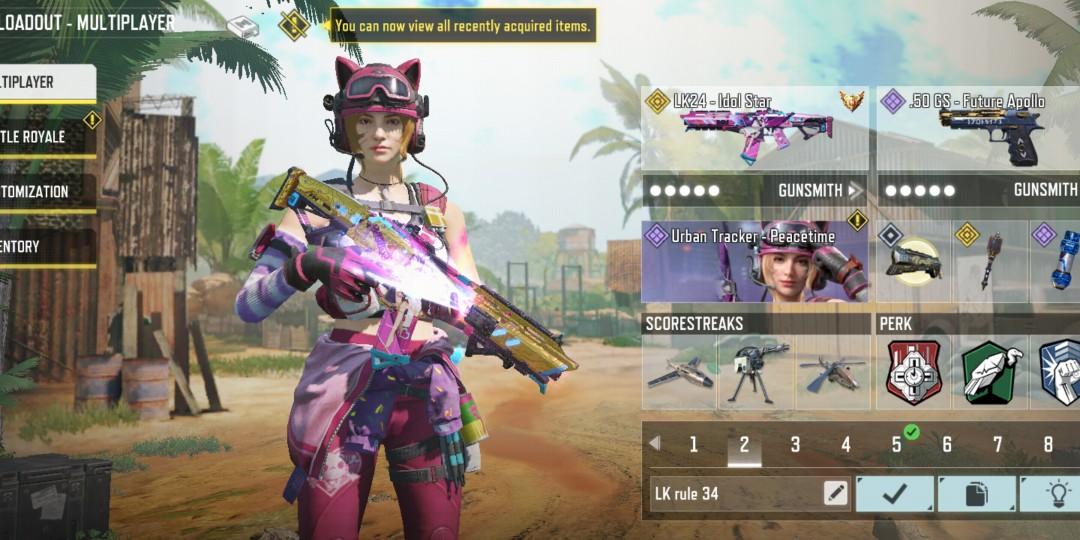Open the operator skill weapon slot
Screen dimensions: 1080x540
913,262
